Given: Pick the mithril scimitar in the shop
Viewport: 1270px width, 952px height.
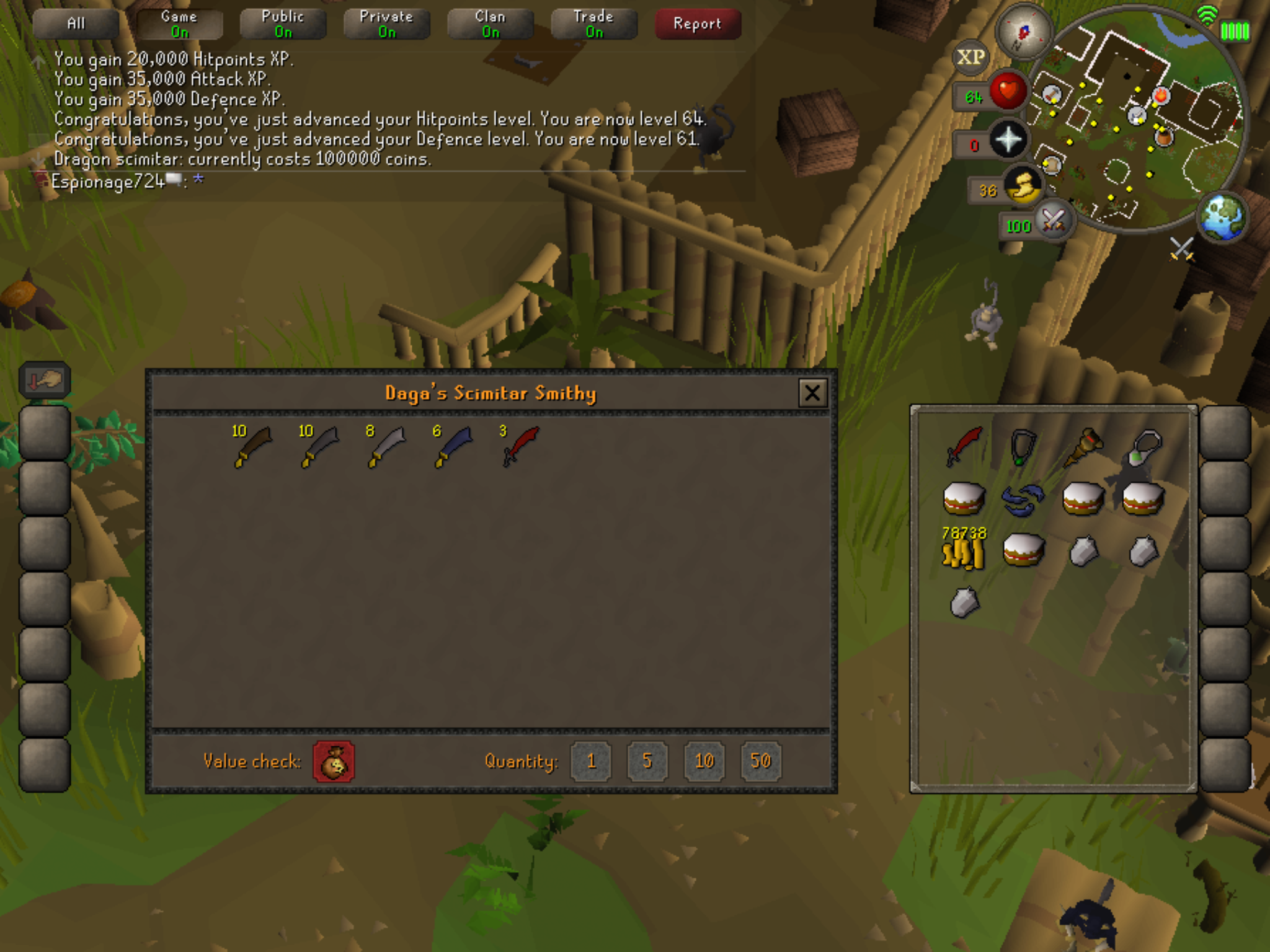Looking at the screenshot, I should tap(453, 446).
